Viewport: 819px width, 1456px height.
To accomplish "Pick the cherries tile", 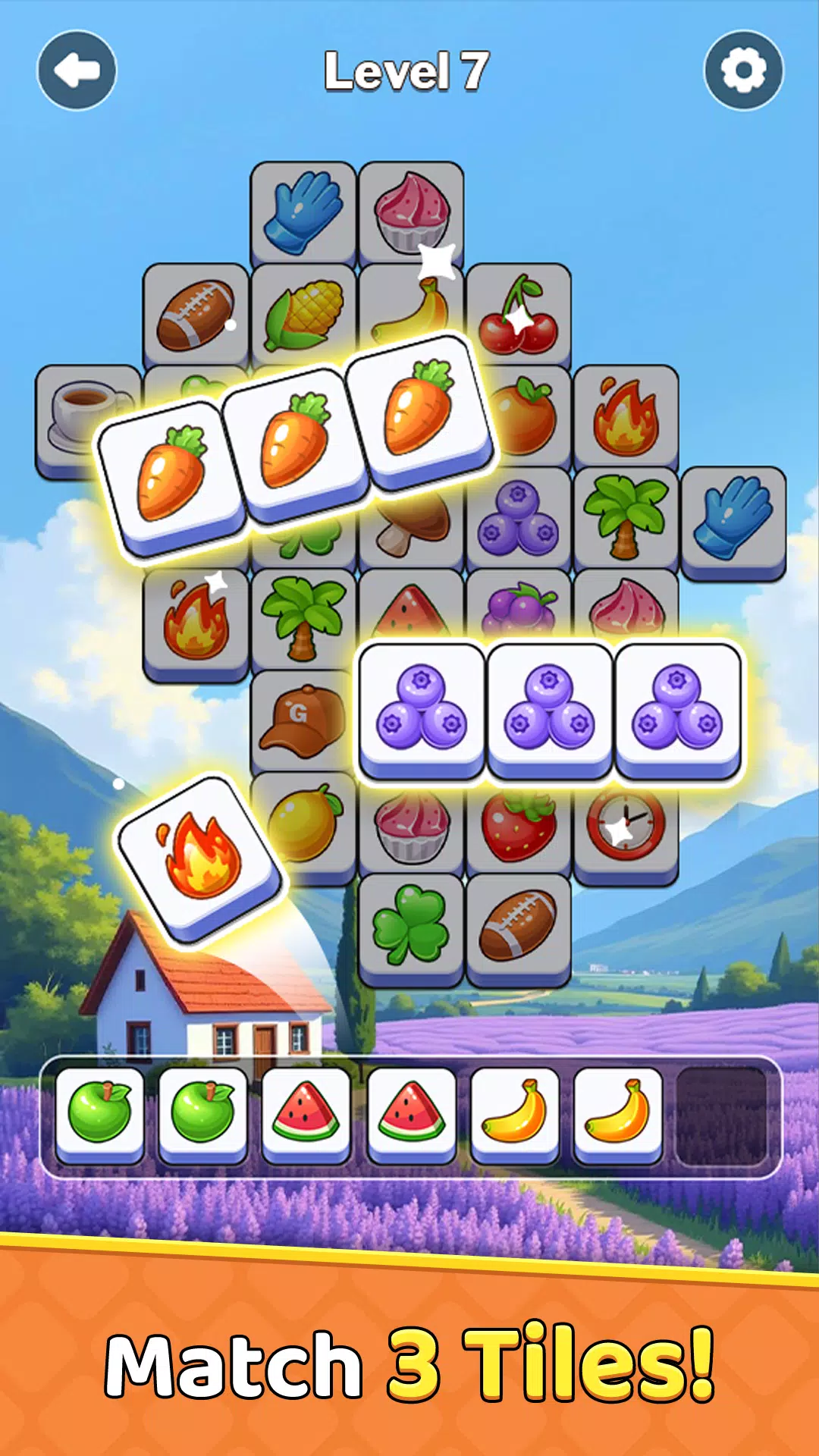I will pyautogui.click(x=519, y=315).
